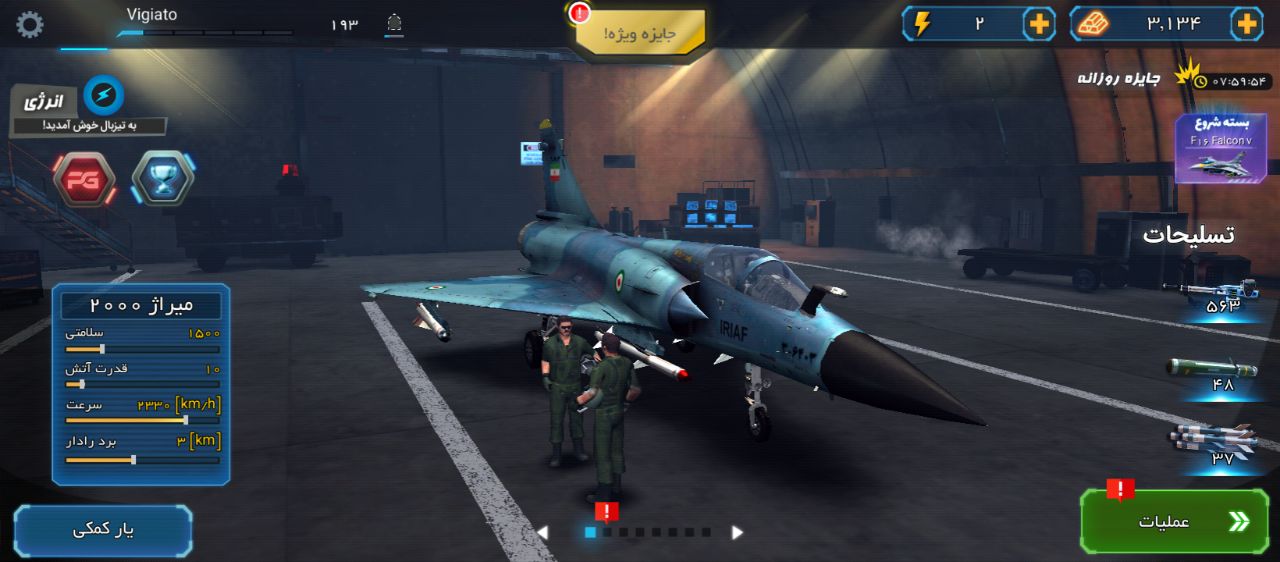Buy more gold with the plus button
The height and width of the screenshot is (562, 1280).
(x=1246, y=24)
